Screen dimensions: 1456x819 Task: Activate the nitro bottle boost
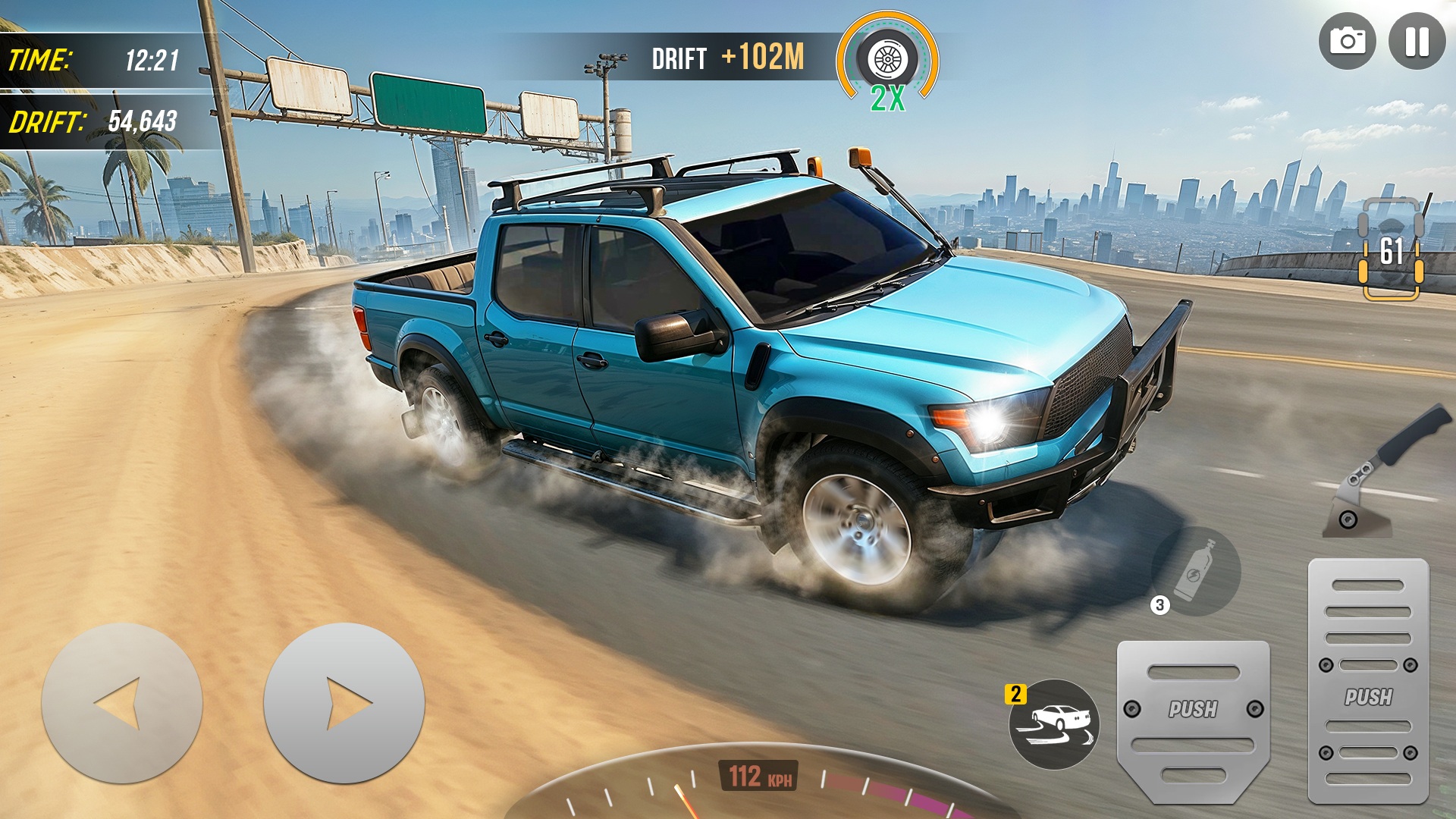click(1196, 571)
